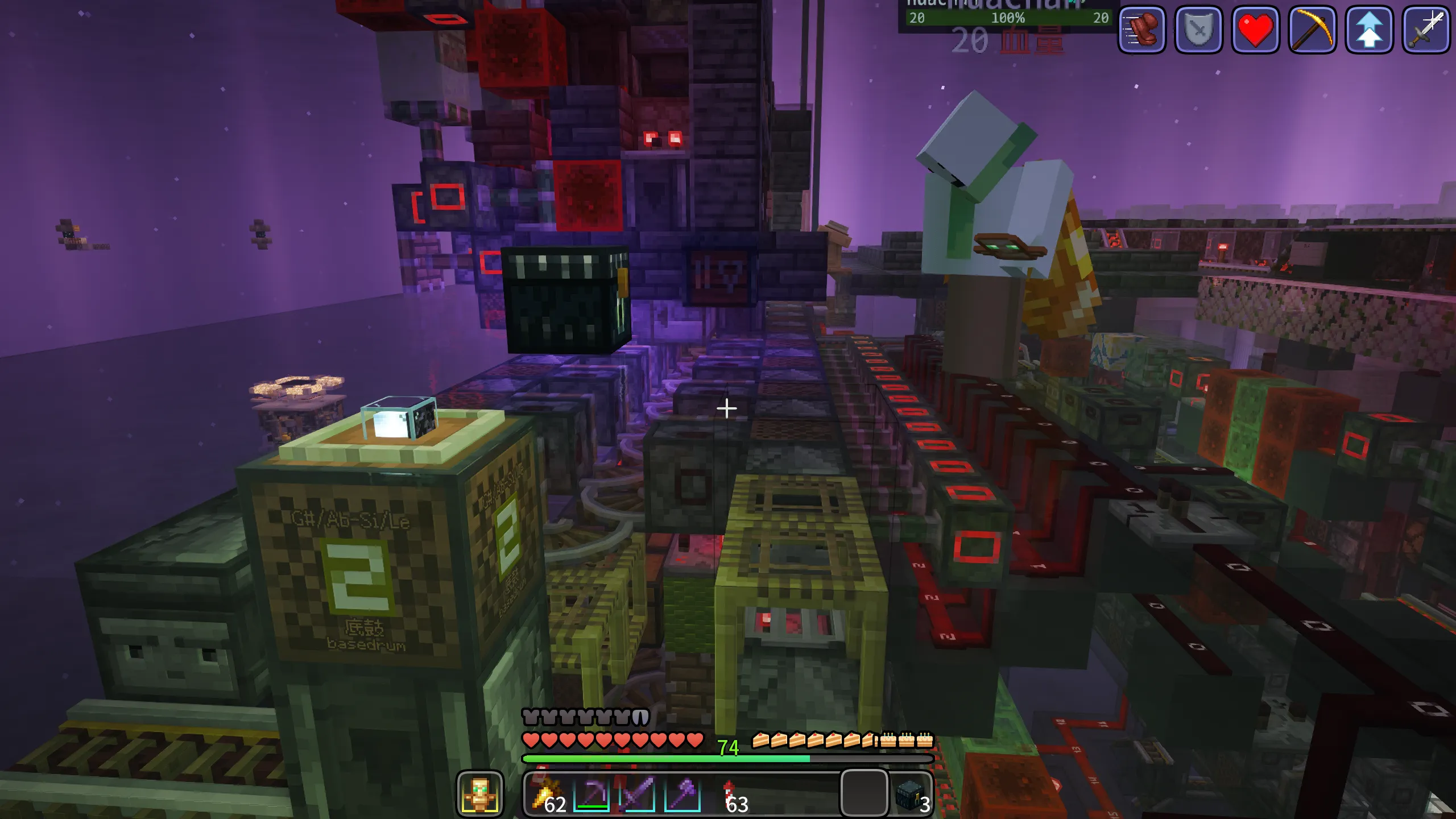Viewport: 1456px width, 819px height.
Task: Click the Haste golden pickaxe icon
Action: pyautogui.click(x=1313, y=30)
